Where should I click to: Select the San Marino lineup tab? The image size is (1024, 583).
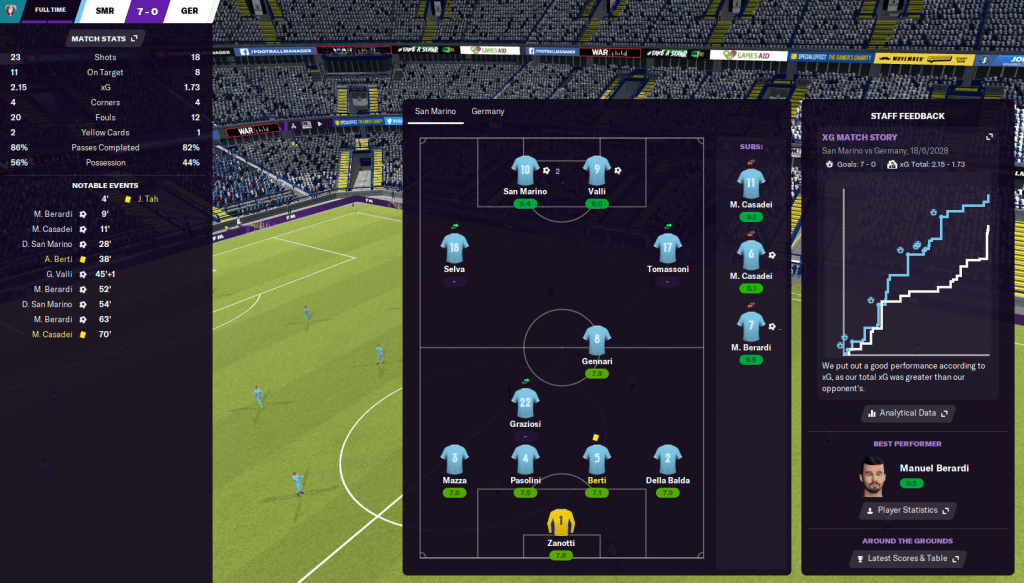click(x=434, y=111)
